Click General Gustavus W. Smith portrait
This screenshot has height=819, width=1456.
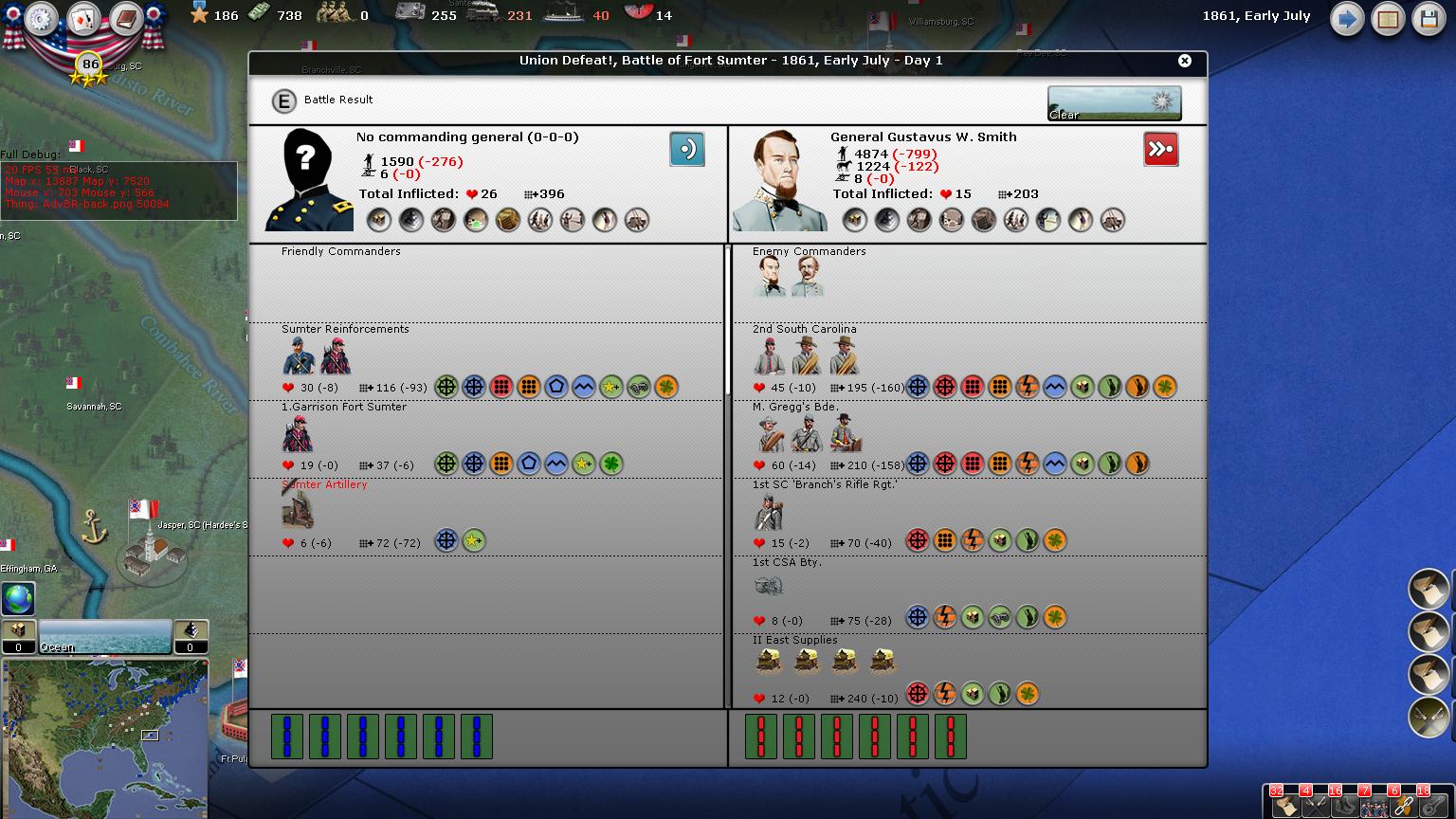[x=779, y=181]
